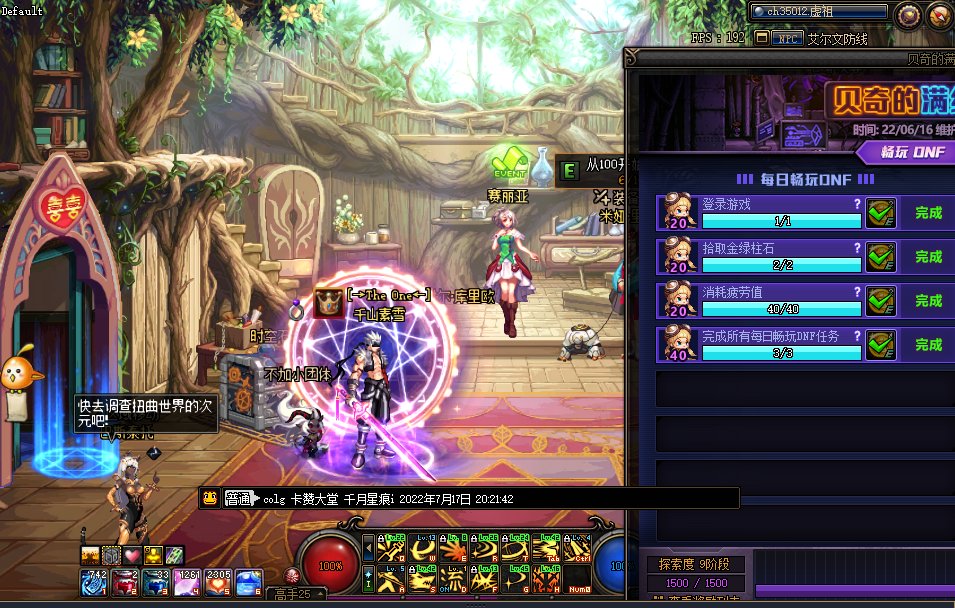Click 完成 for the 拾取金绿柱石 task

click(928, 257)
